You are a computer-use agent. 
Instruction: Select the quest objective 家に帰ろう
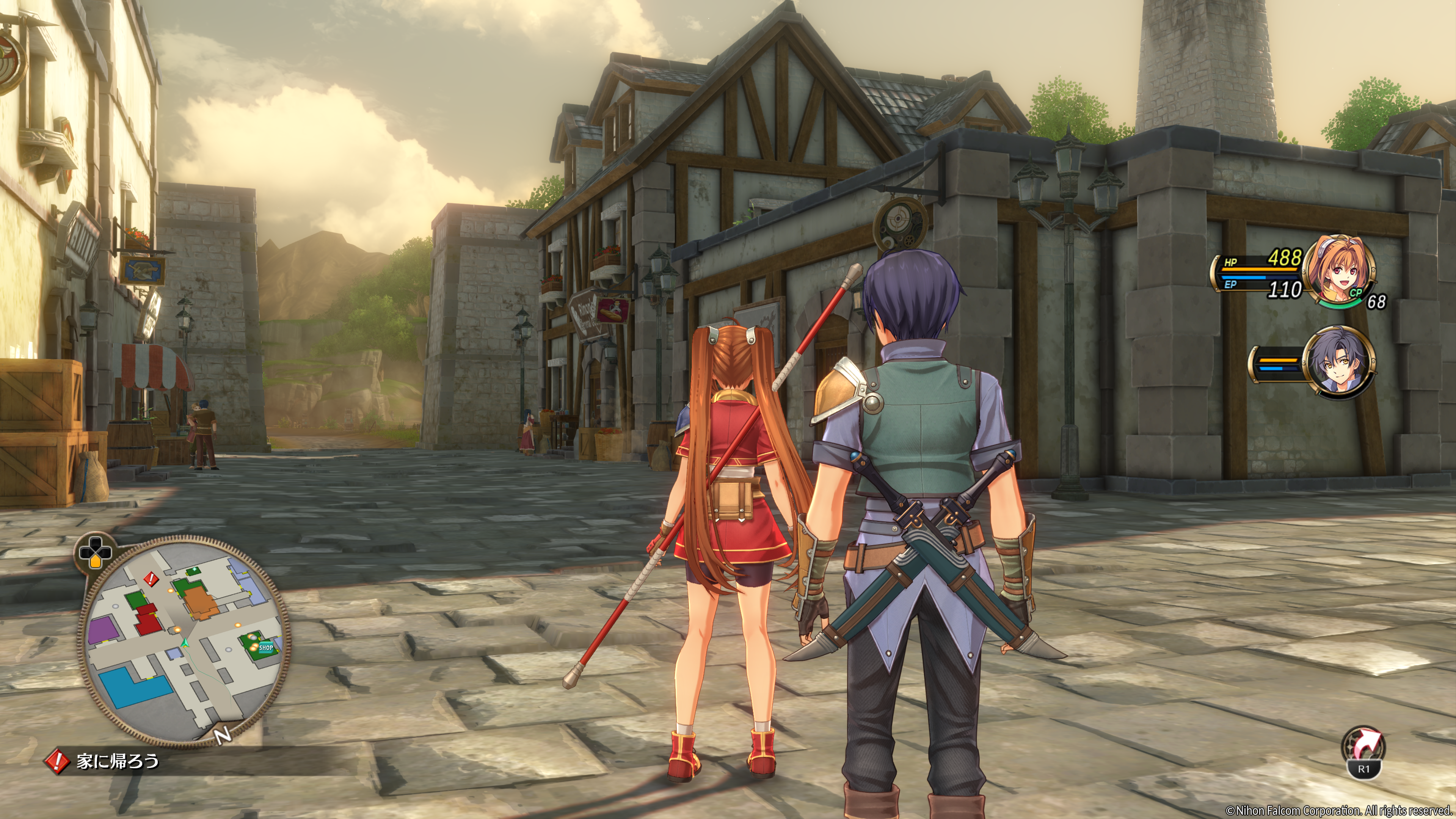118,761
